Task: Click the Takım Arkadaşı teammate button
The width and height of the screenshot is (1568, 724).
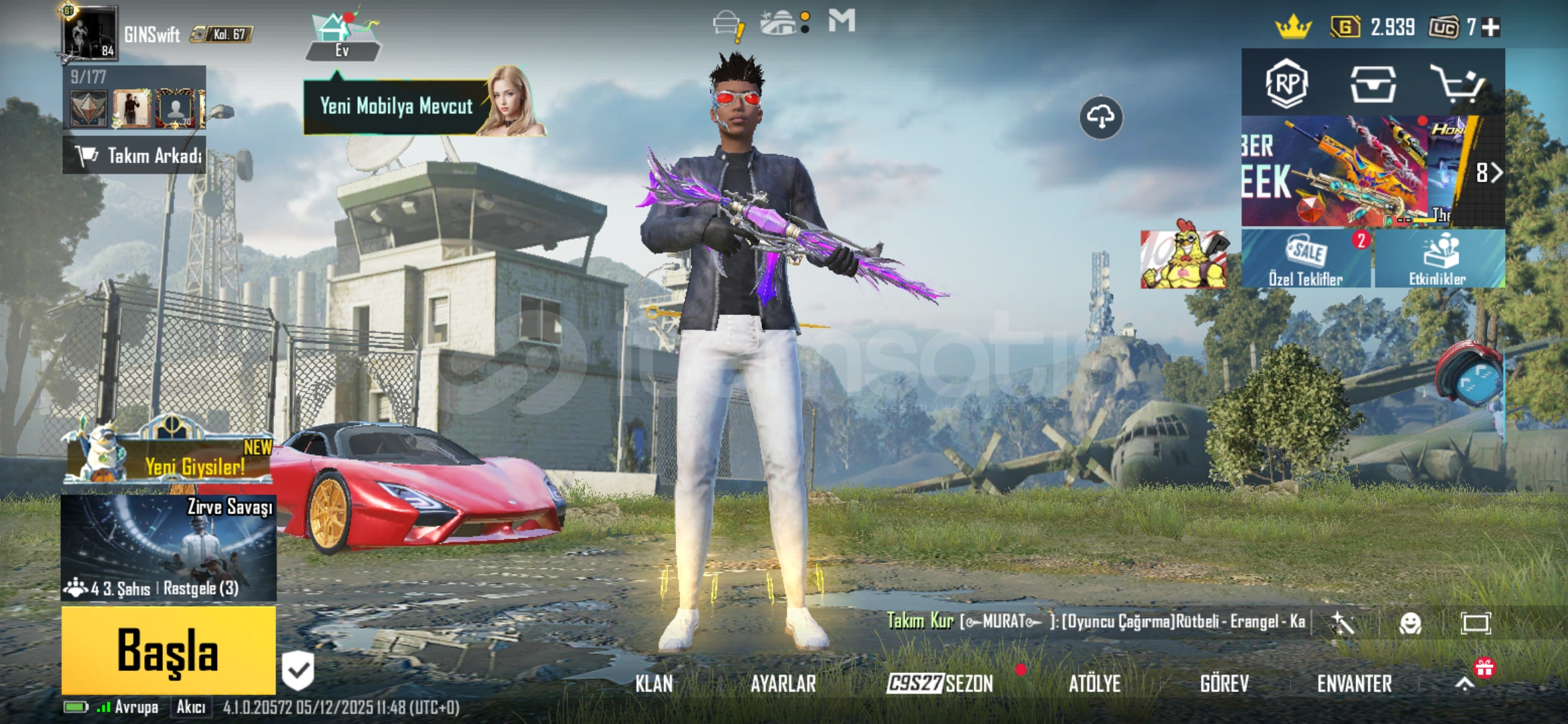Action: click(135, 156)
